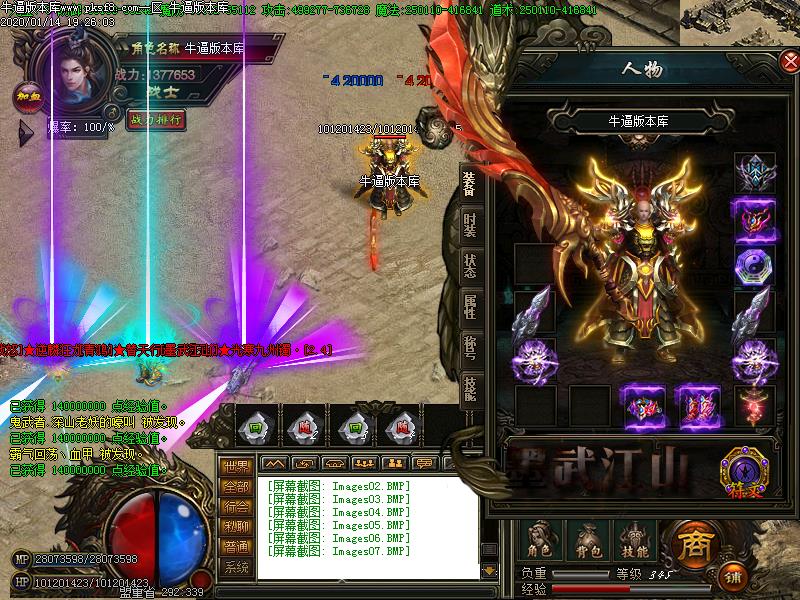Click the 战力排行 power ranking button
This screenshot has height=600, width=800.
click(x=156, y=119)
